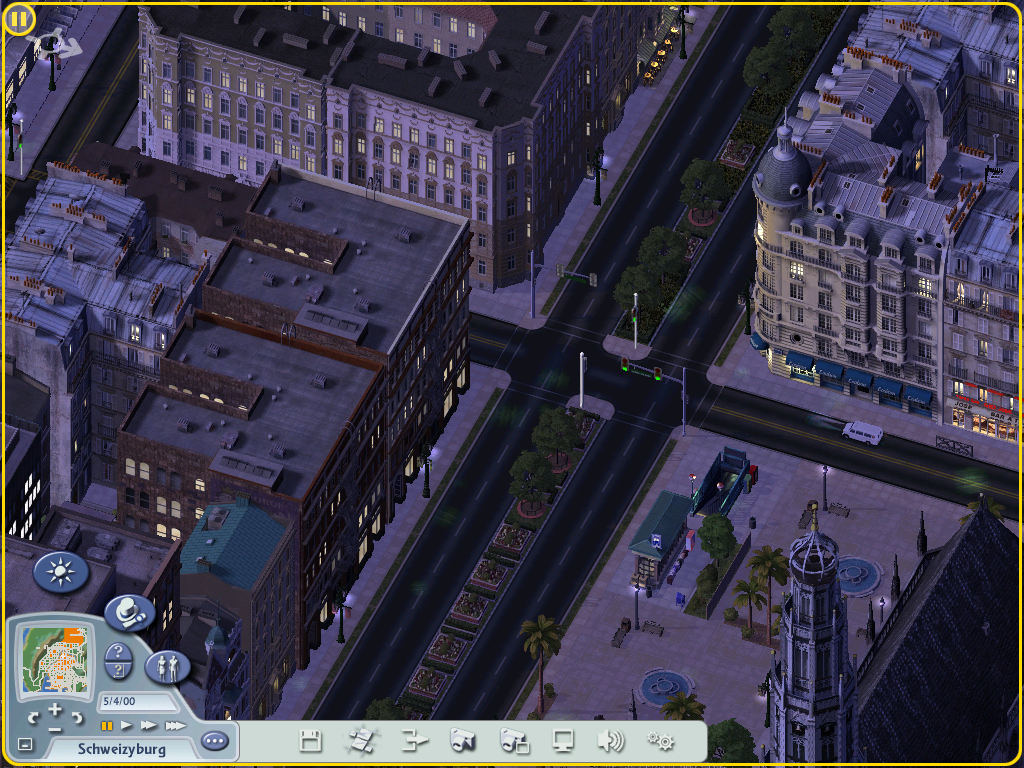
Task: Open the gears settings options
Action: (x=660, y=741)
